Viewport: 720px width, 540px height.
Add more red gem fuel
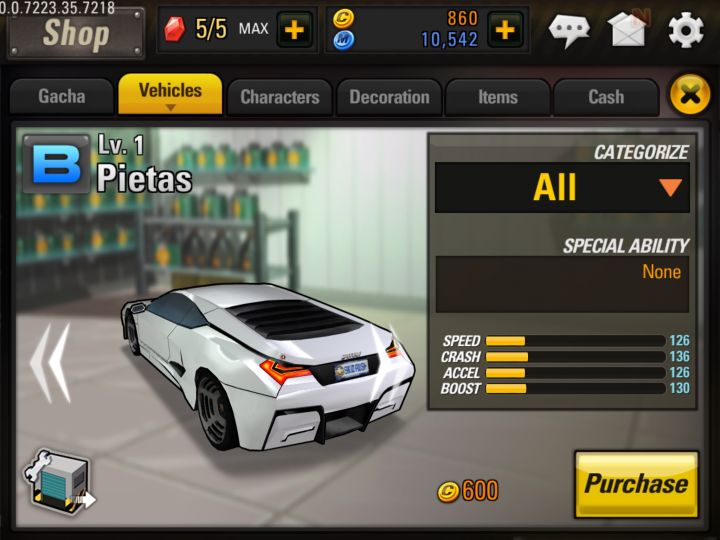pyautogui.click(x=294, y=30)
